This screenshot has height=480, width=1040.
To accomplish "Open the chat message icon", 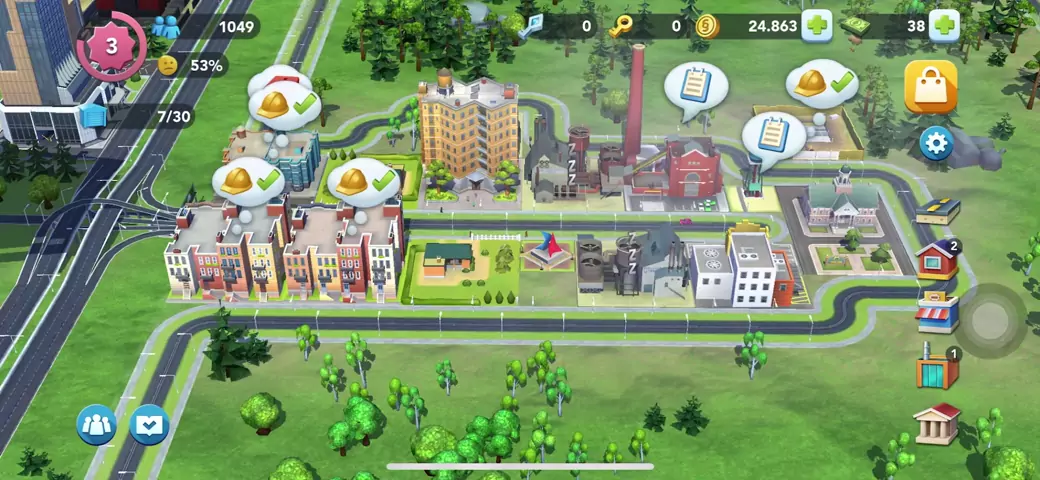I will [150, 425].
